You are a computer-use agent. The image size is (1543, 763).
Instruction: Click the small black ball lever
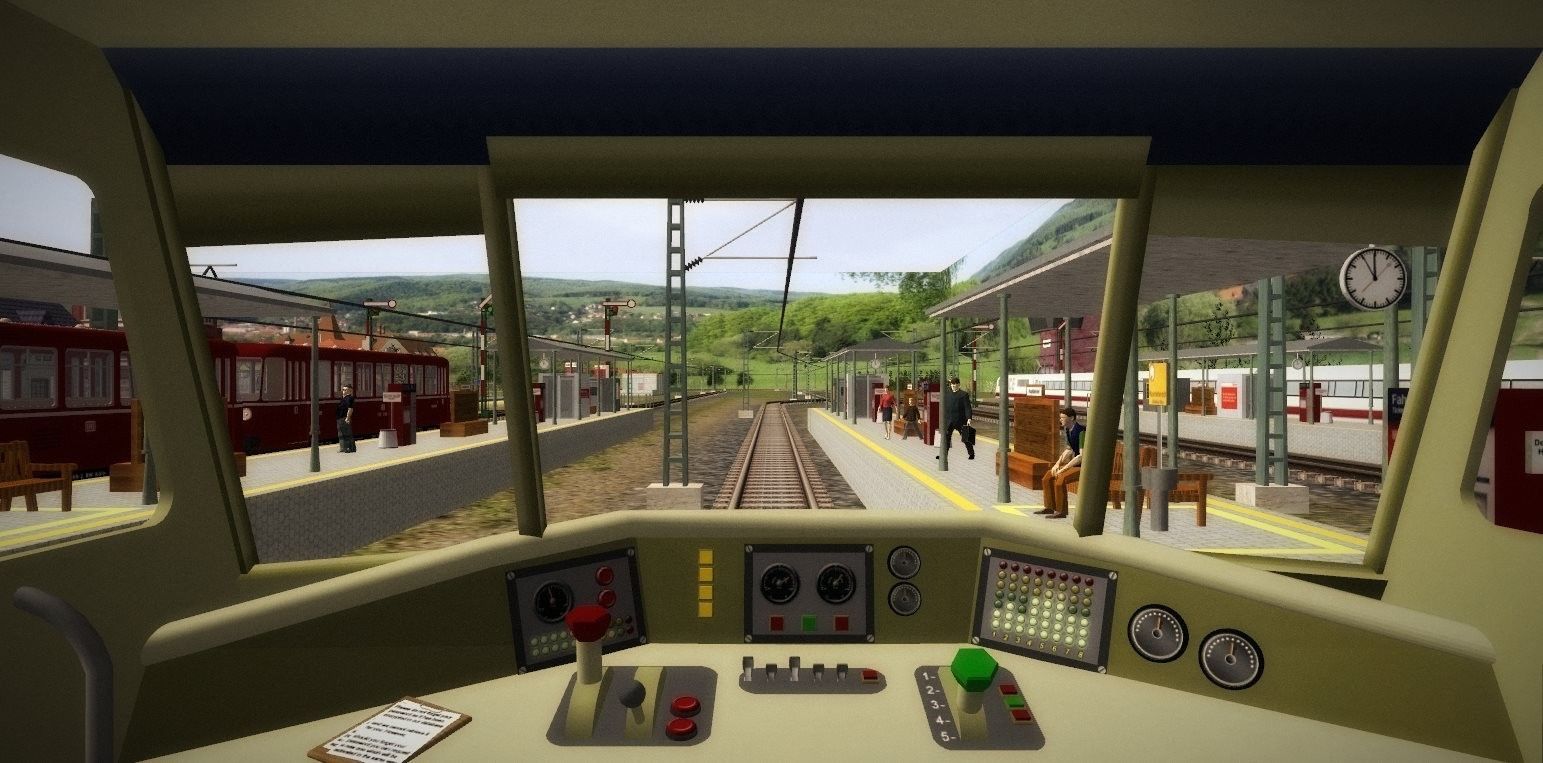point(632,692)
